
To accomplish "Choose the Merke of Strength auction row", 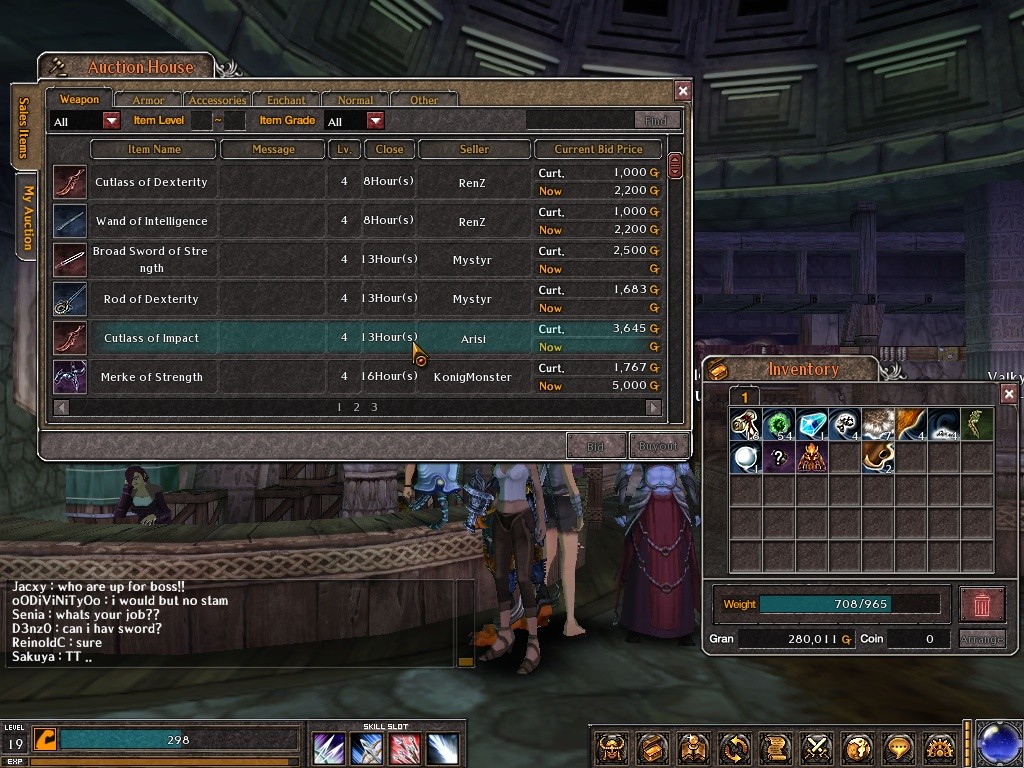I will [x=151, y=377].
